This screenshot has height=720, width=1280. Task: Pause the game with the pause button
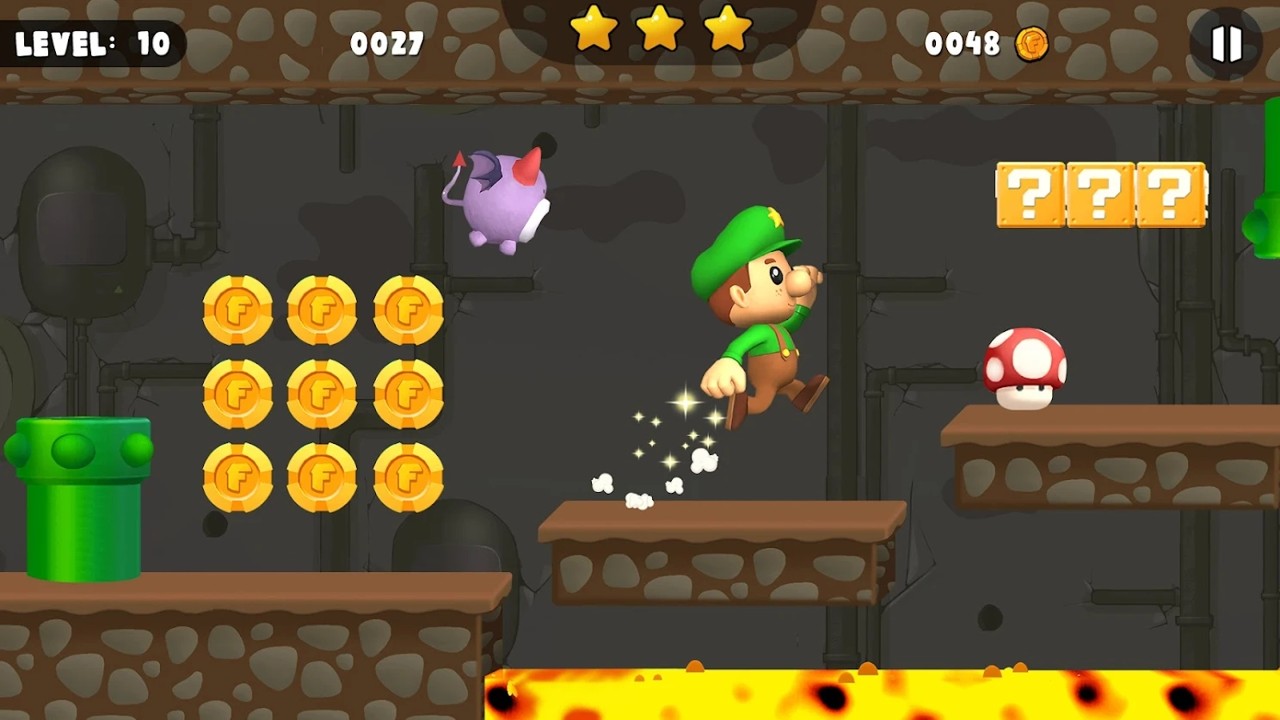(1226, 44)
